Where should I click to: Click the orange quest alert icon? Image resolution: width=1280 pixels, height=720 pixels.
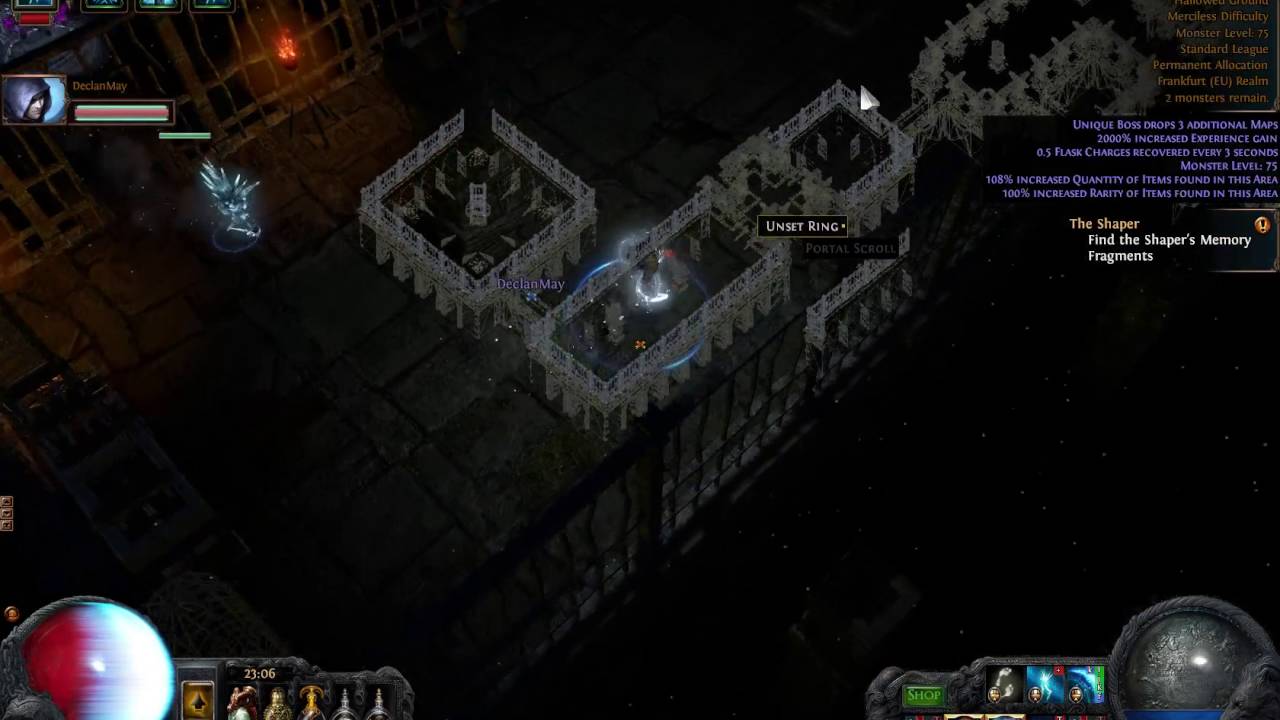pyautogui.click(x=1262, y=225)
